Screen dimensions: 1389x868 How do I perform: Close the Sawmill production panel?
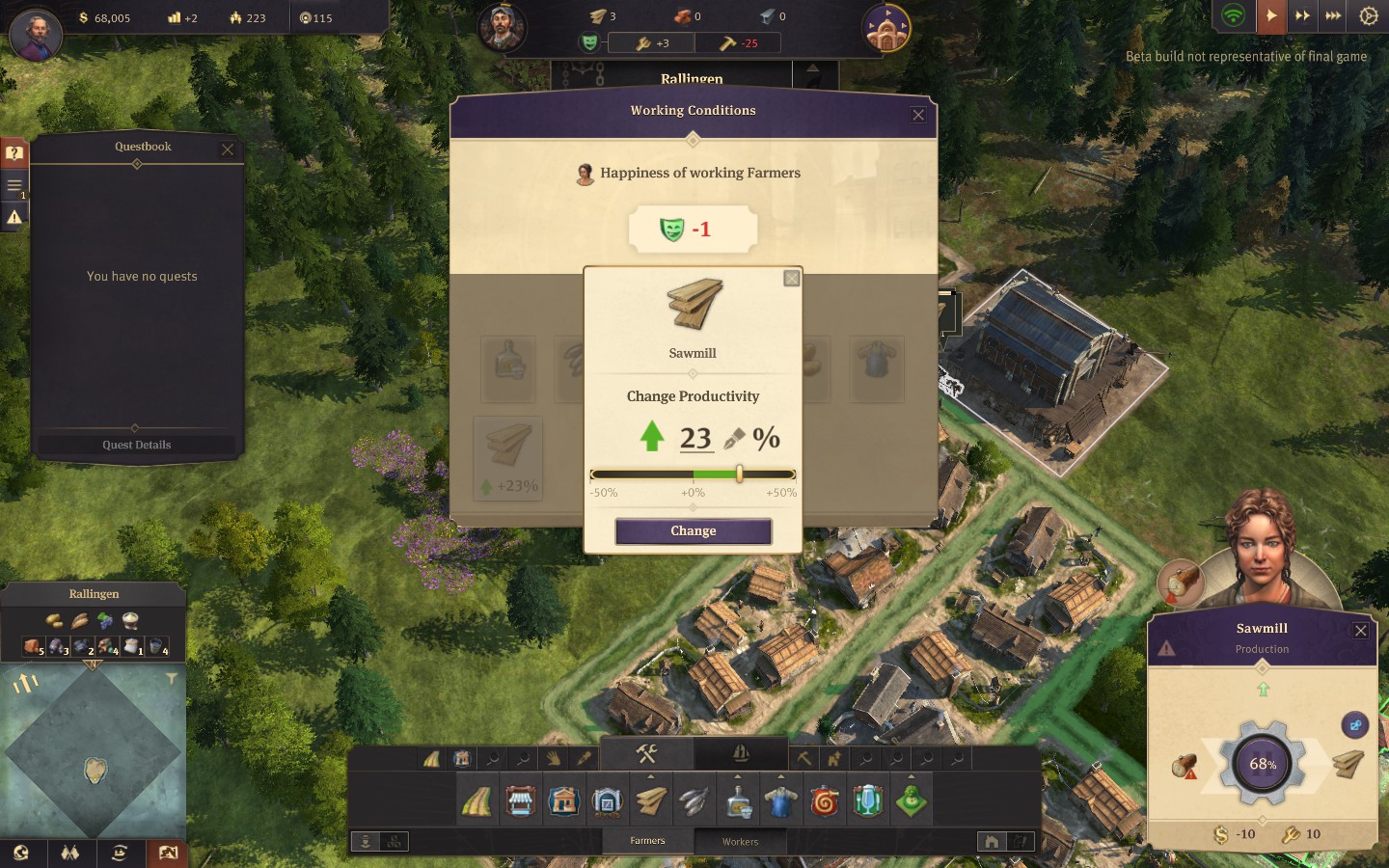click(x=1360, y=631)
